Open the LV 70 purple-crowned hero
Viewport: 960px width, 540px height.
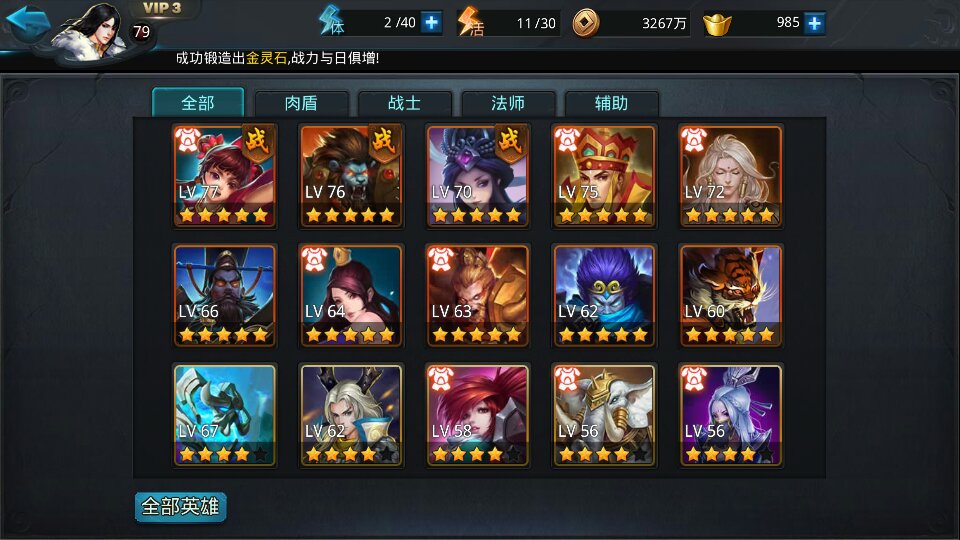[x=478, y=176]
